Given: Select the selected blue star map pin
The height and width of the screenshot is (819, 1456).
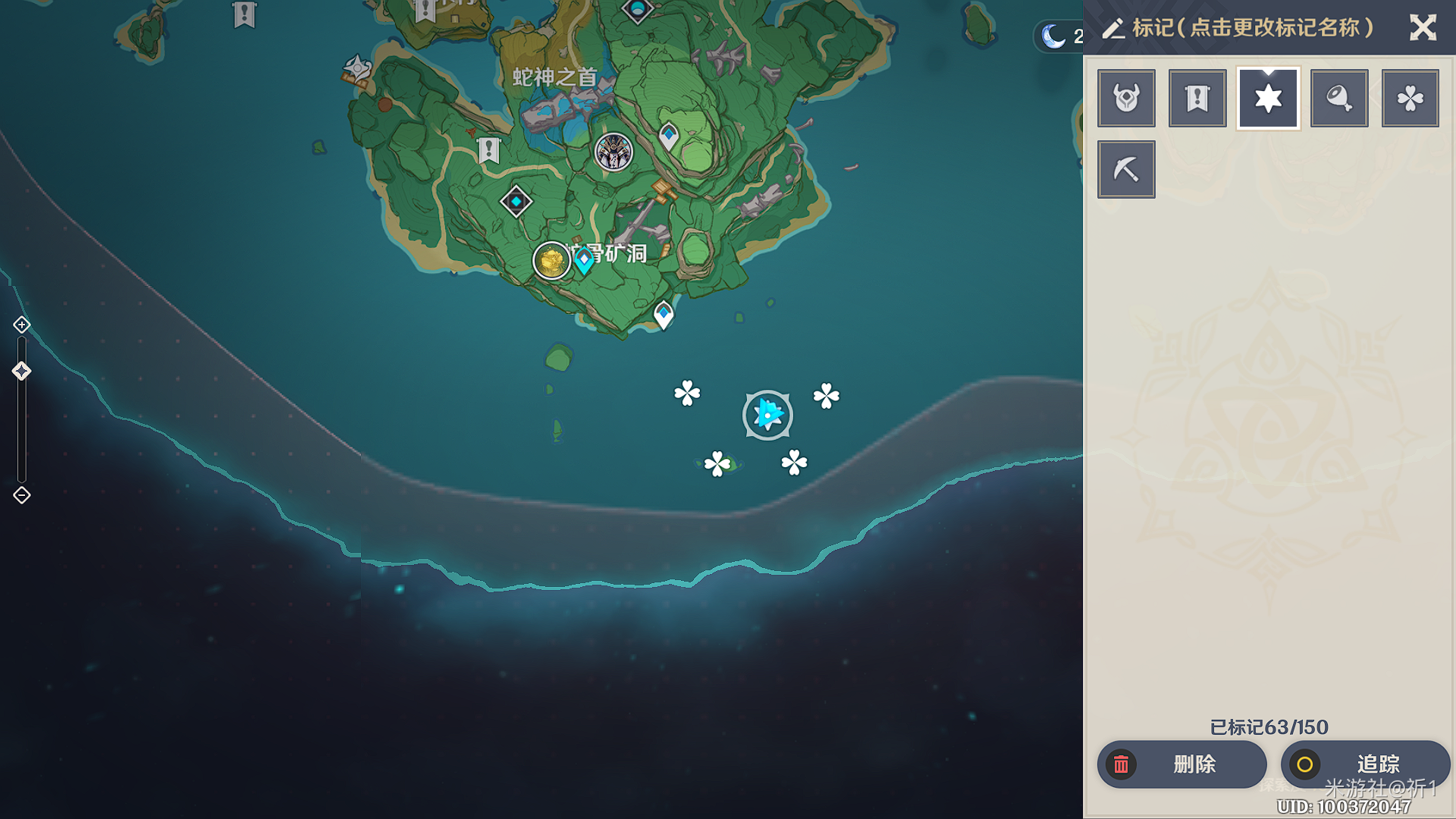Looking at the screenshot, I should (x=767, y=415).
